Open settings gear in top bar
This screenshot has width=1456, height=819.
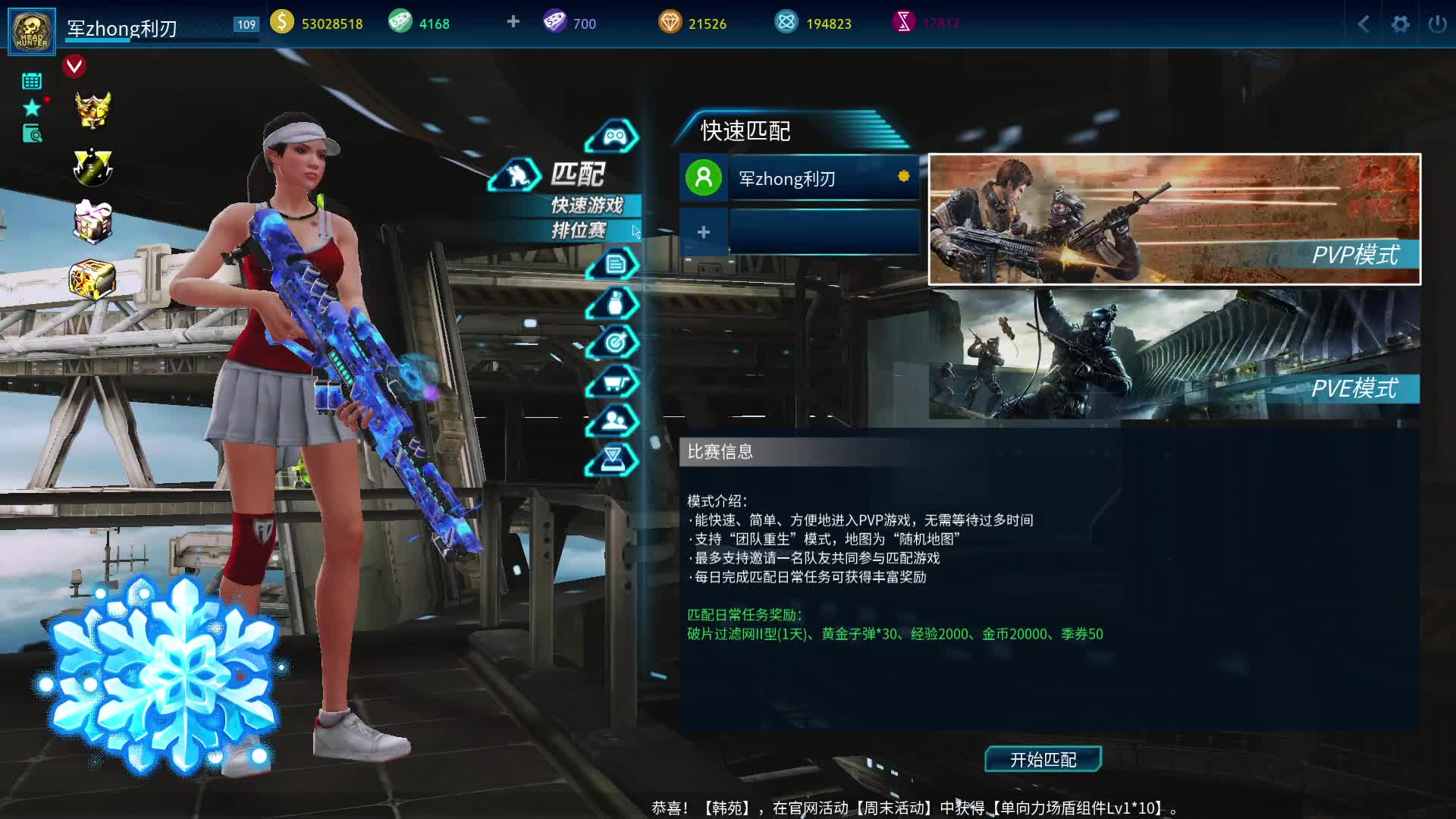pos(1400,24)
